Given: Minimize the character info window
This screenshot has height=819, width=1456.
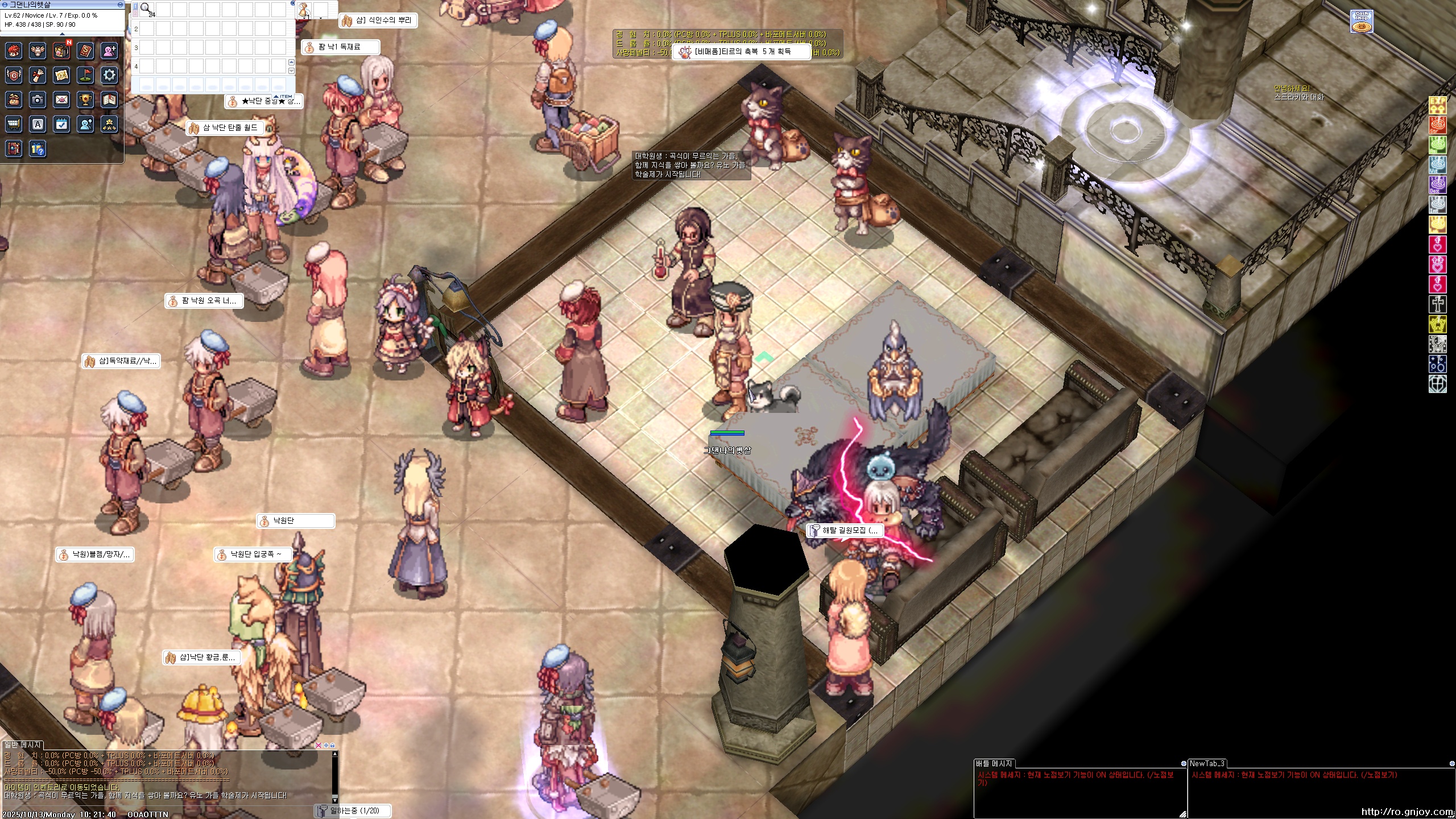Looking at the screenshot, I should click(x=120, y=5).
